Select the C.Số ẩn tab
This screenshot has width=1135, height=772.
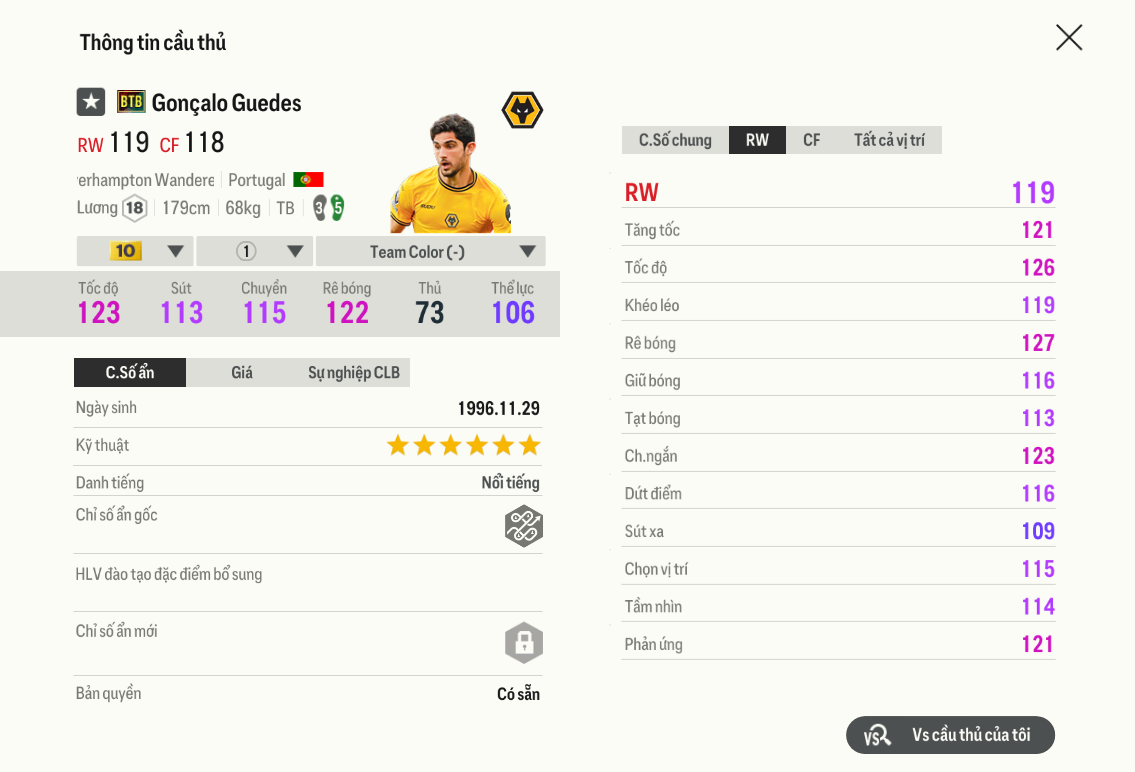[x=130, y=373]
